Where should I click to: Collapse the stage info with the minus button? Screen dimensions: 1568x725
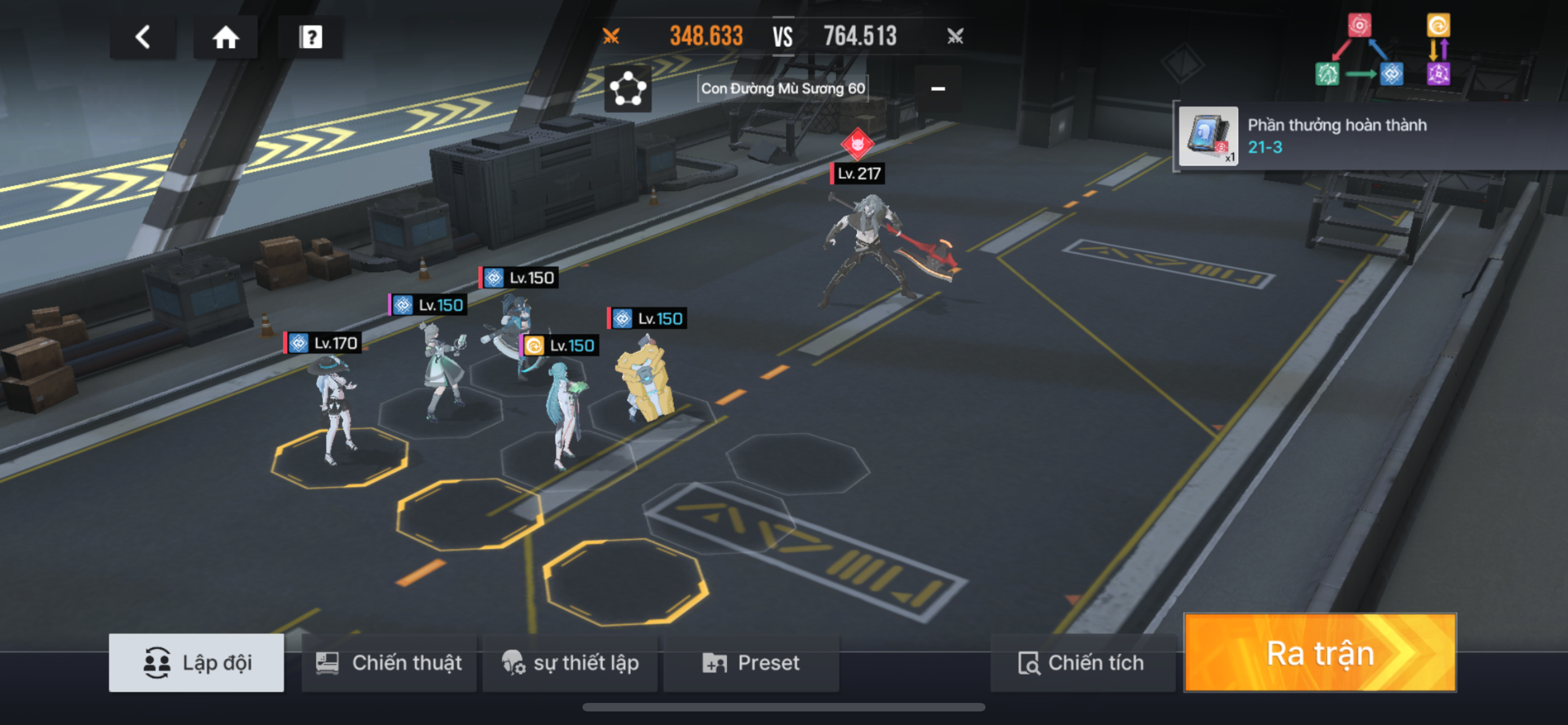(x=938, y=89)
